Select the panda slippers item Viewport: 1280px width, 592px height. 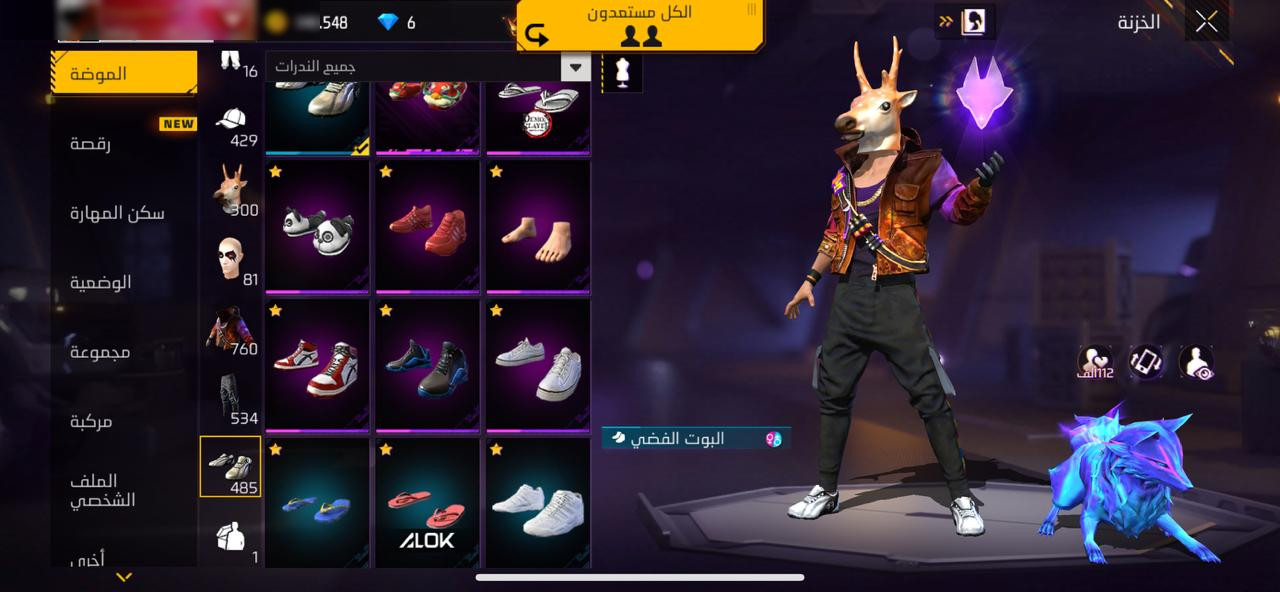pyautogui.click(x=317, y=226)
